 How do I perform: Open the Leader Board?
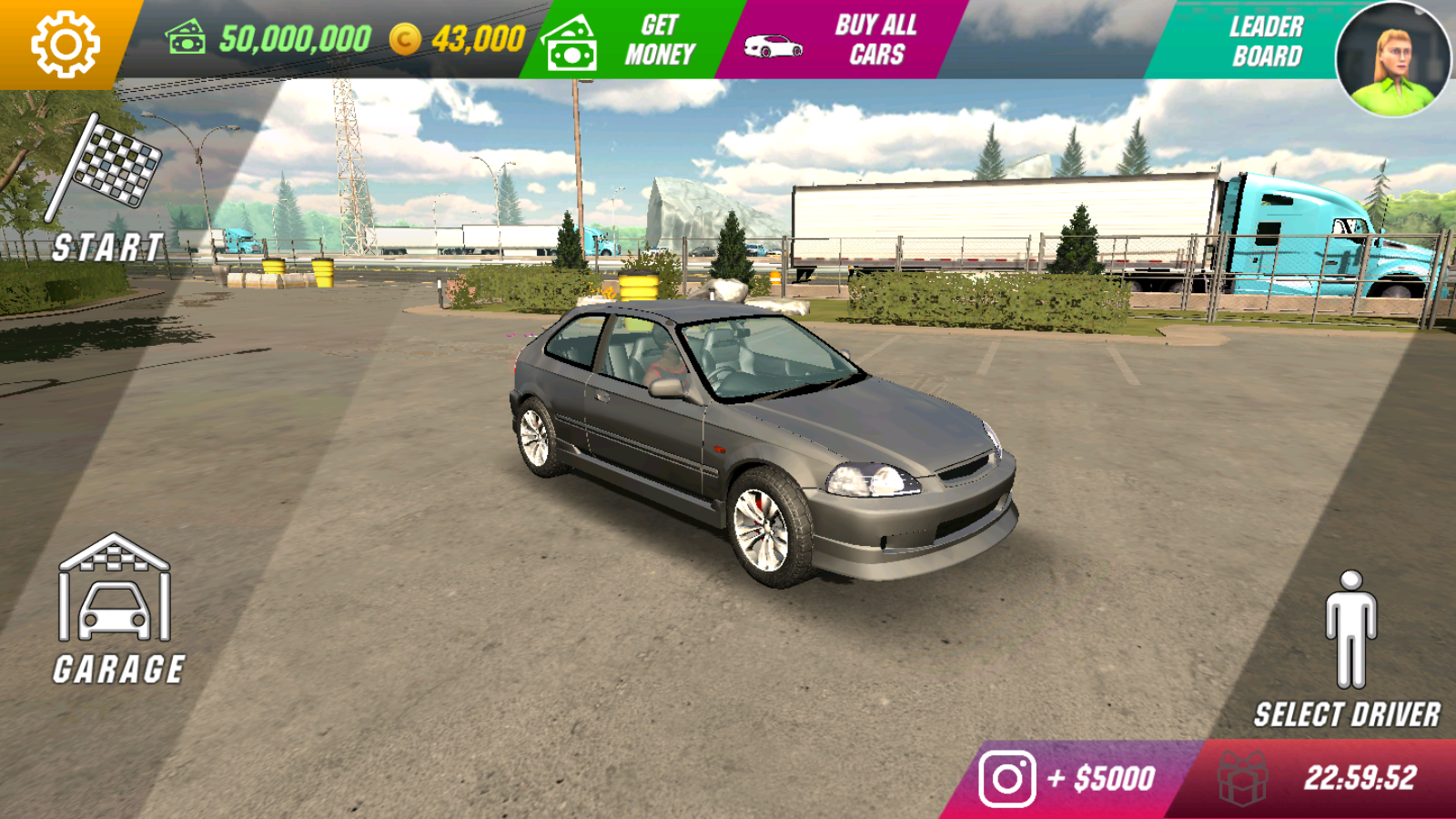(x=1256, y=41)
